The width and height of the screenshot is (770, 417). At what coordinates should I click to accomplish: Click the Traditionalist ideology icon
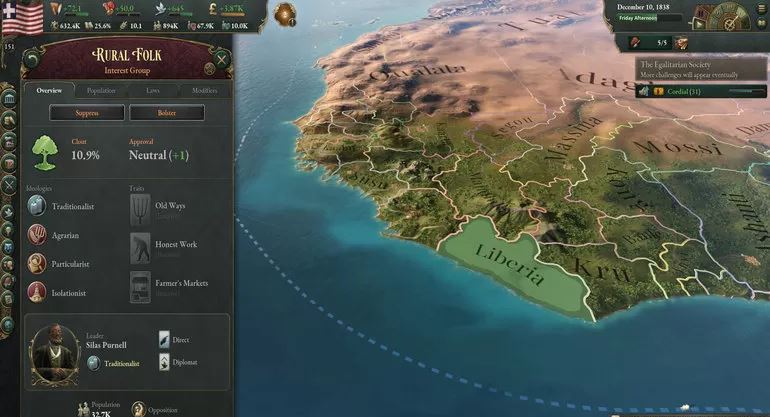(37, 206)
